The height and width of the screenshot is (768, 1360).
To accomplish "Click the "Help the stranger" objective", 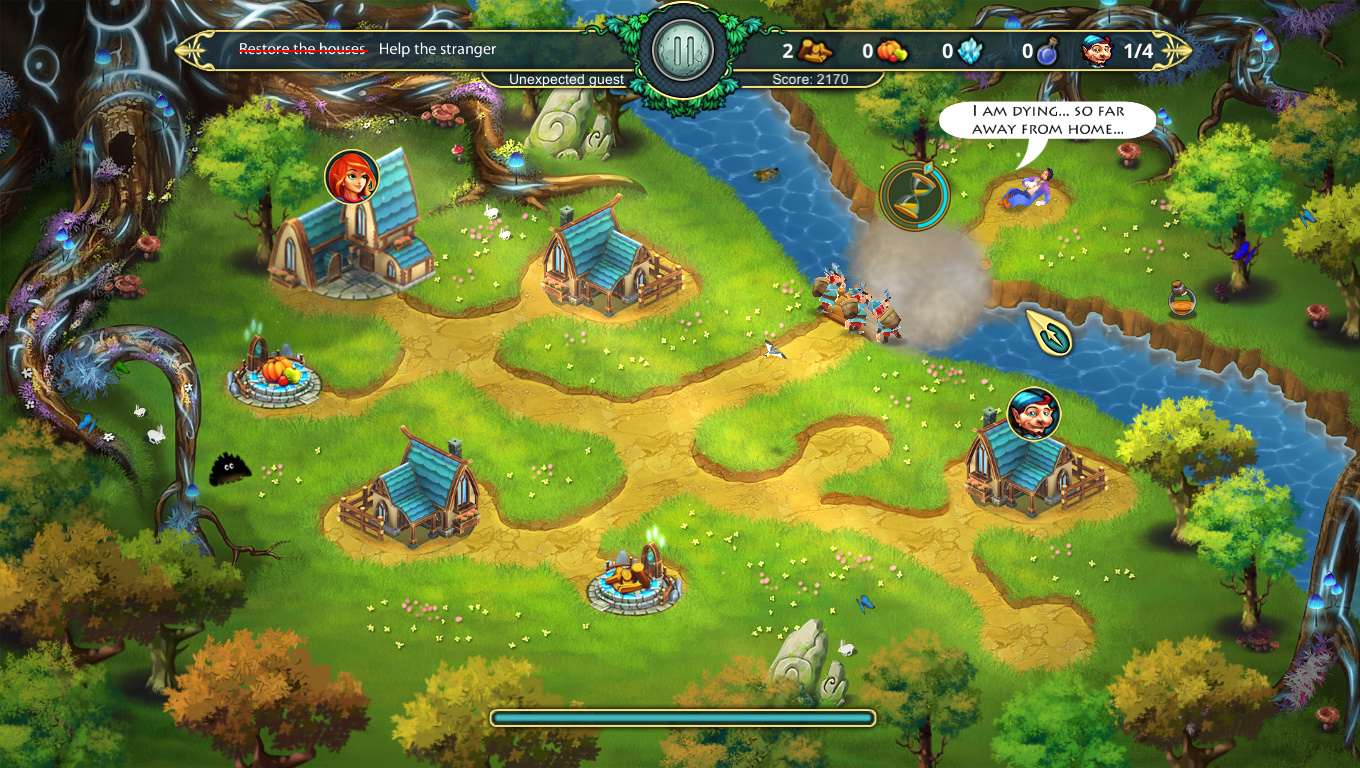I will click(437, 49).
